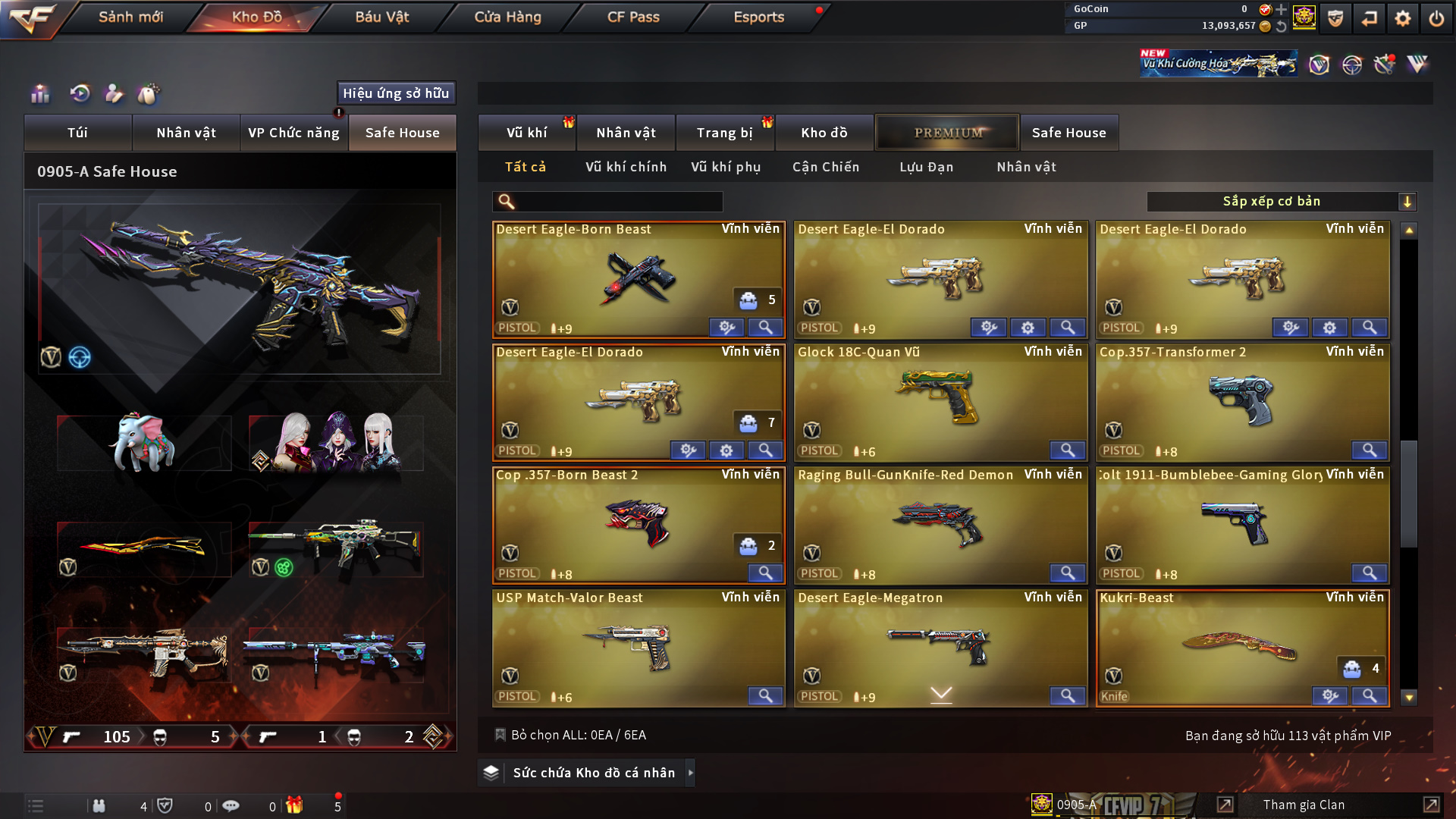Click the power exit button

pos(1436,18)
